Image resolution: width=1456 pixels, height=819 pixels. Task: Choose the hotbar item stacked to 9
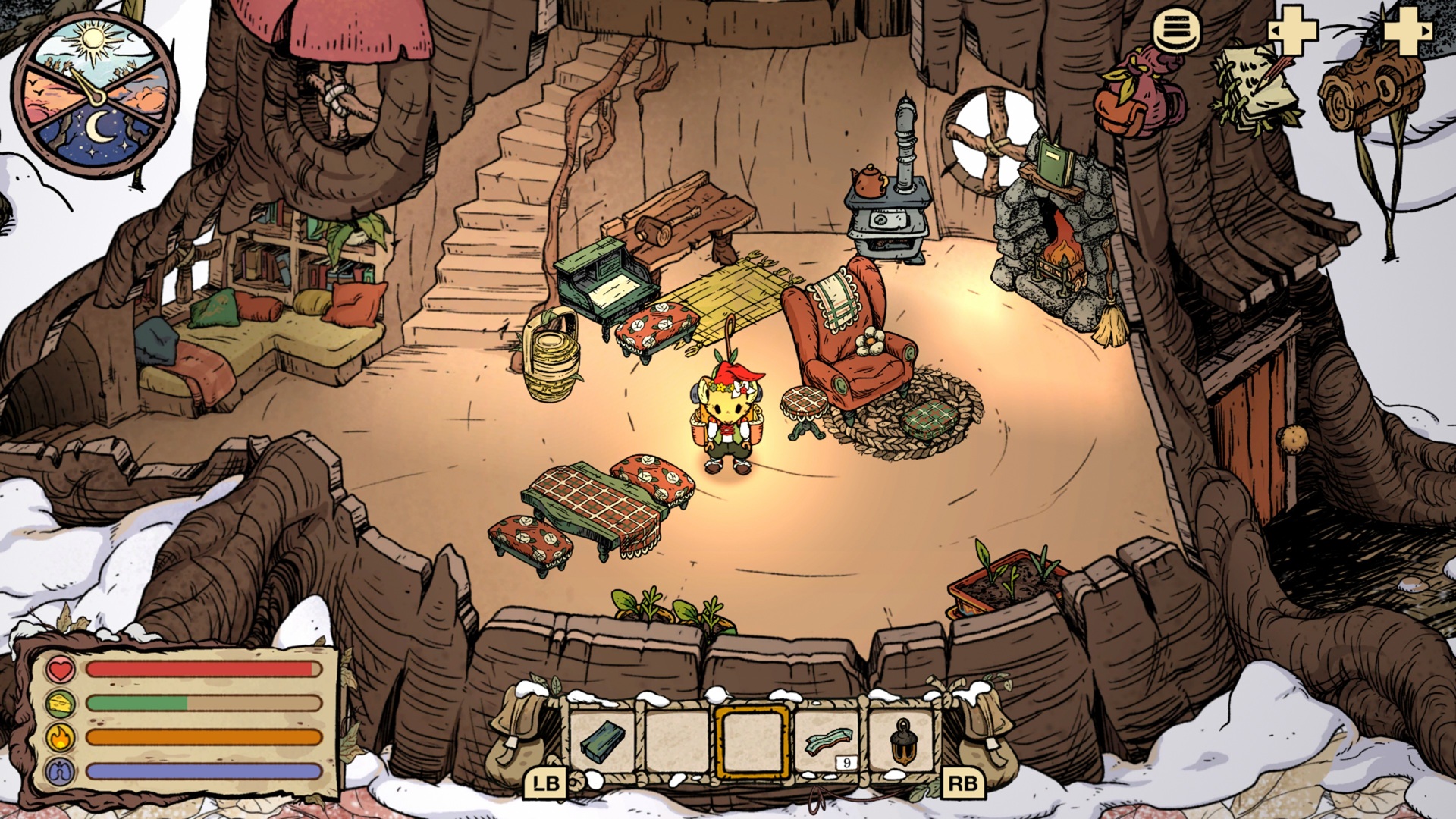coord(827,741)
